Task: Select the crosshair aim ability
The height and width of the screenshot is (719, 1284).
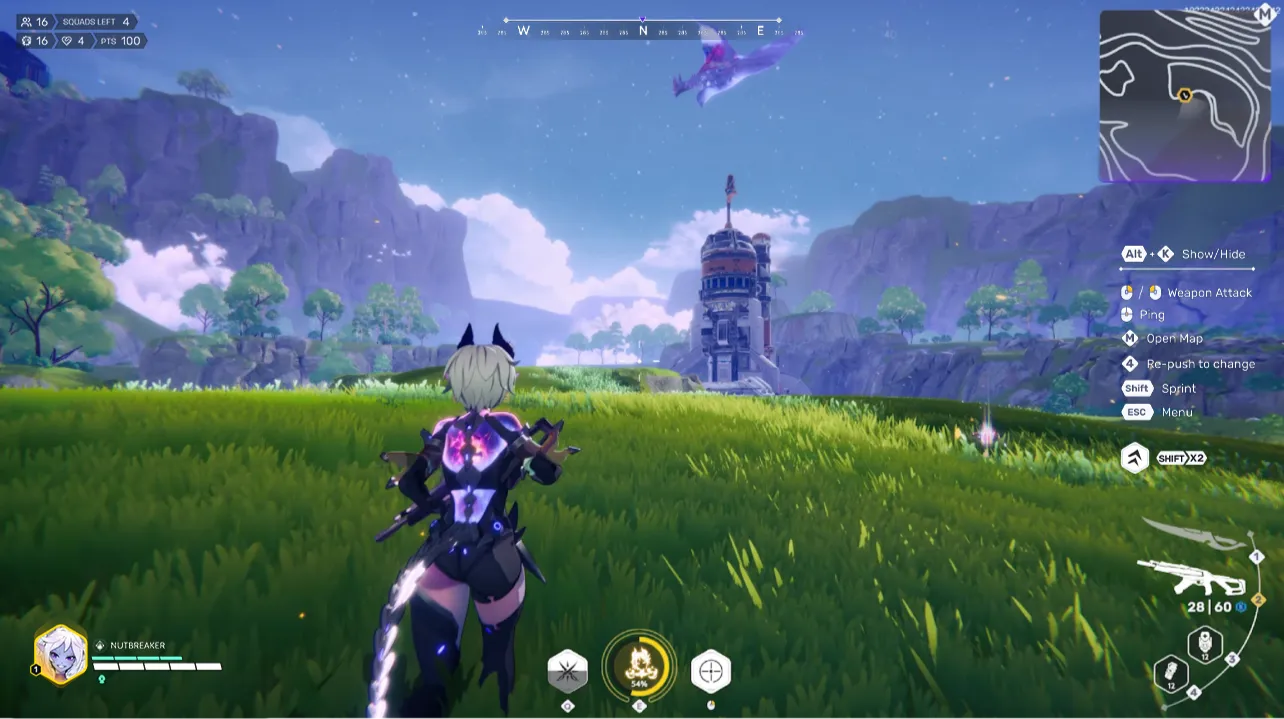Action: [x=710, y=671]
